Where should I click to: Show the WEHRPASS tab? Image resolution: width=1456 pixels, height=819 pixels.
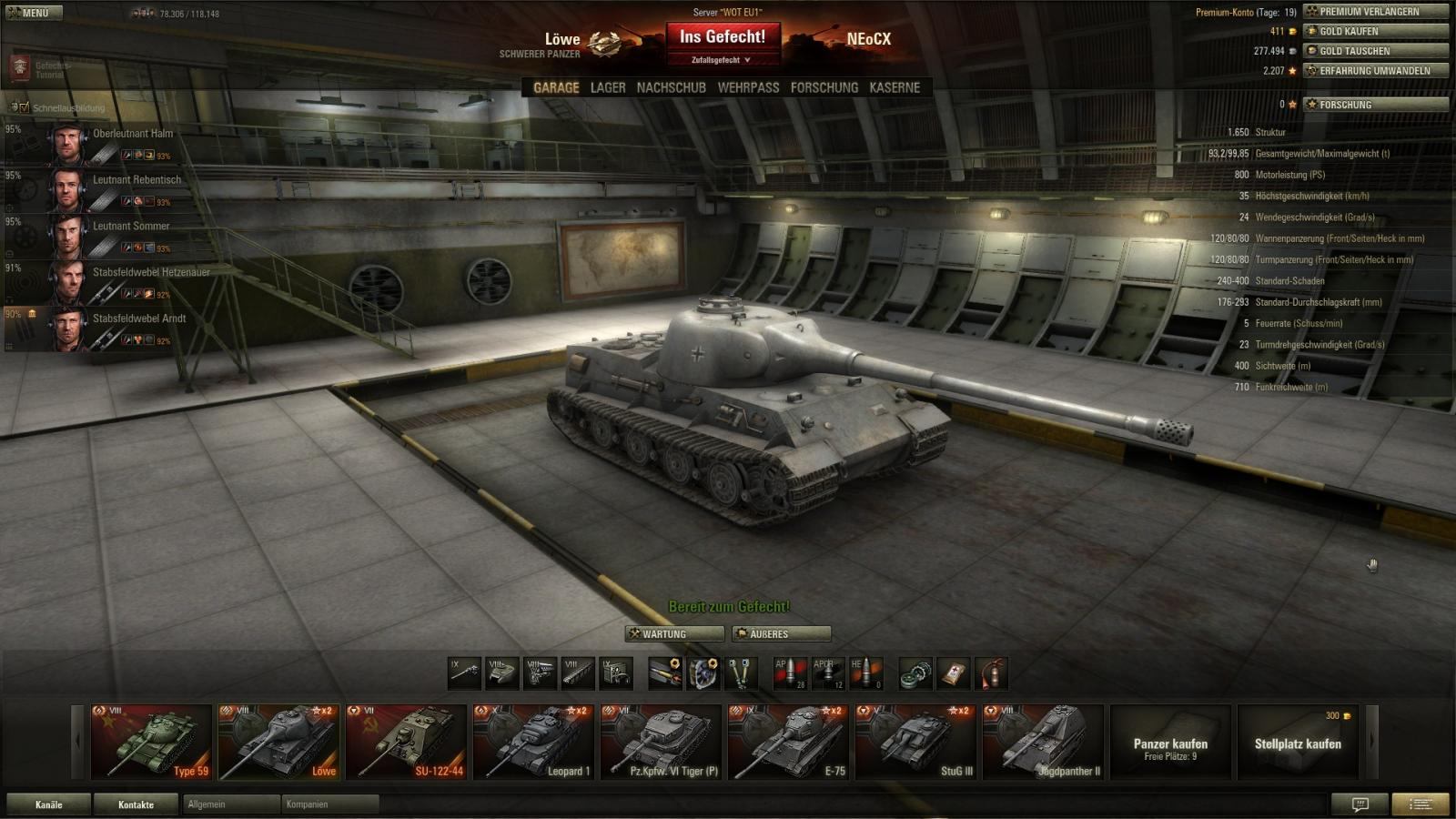tap(748, 87)
